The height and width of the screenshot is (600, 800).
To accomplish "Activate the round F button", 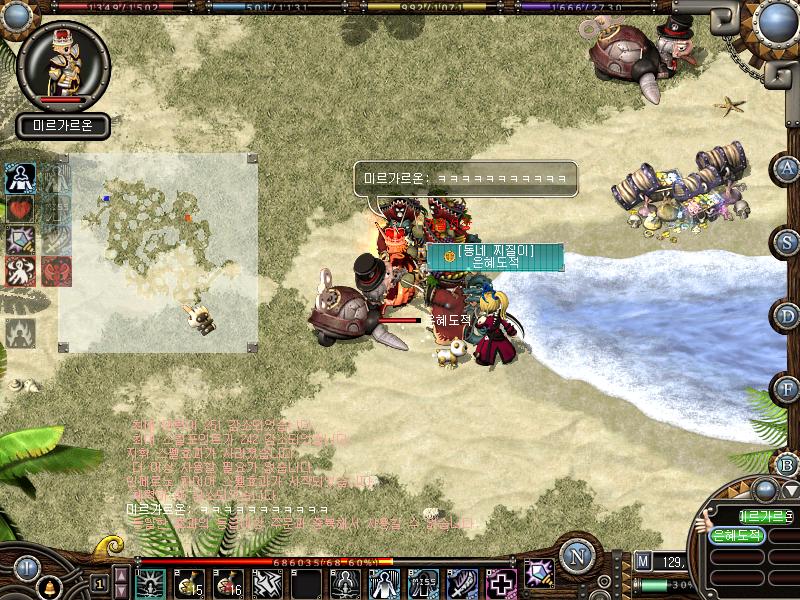I will coord(788,387).
